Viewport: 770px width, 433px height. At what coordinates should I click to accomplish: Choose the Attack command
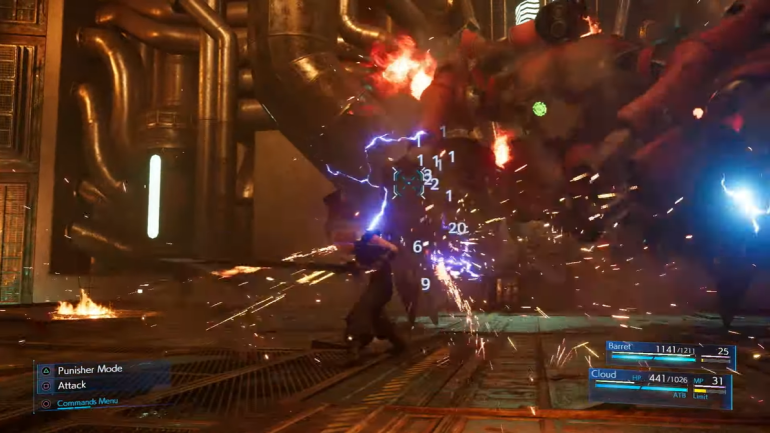[x=71, y=385]
